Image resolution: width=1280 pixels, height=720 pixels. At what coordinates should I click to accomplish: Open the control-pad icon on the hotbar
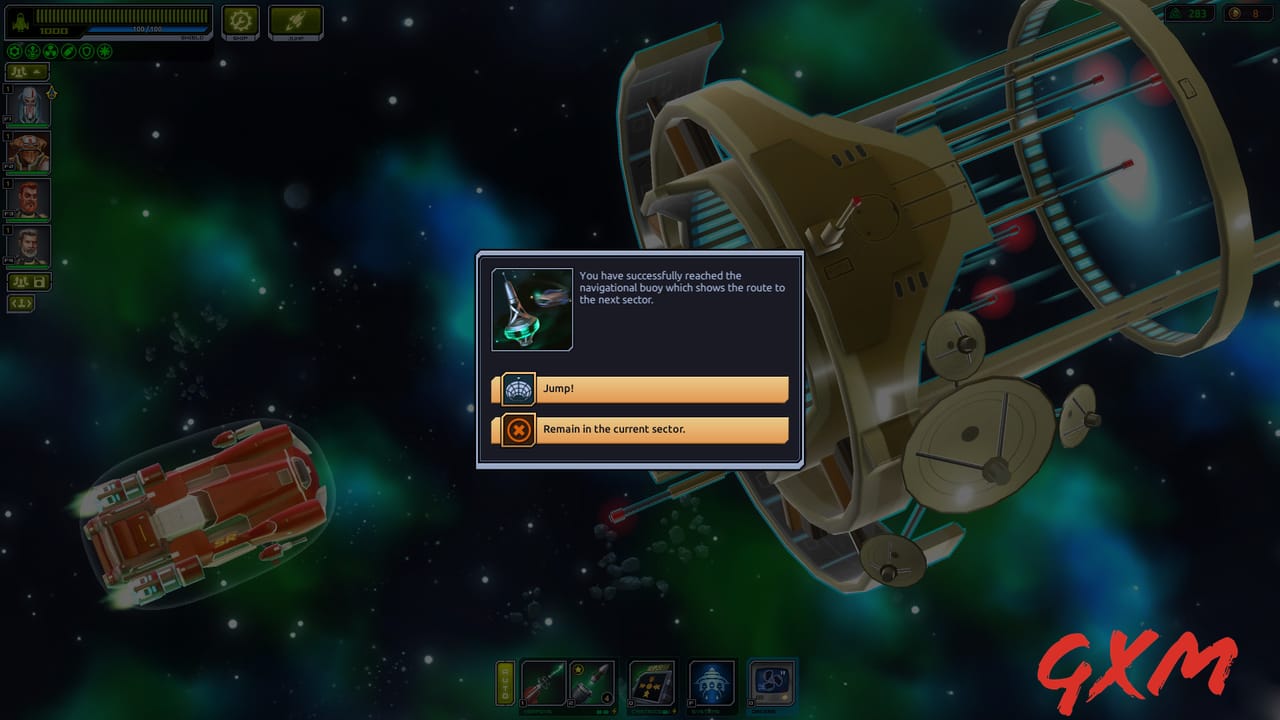(x=652, y=684)
